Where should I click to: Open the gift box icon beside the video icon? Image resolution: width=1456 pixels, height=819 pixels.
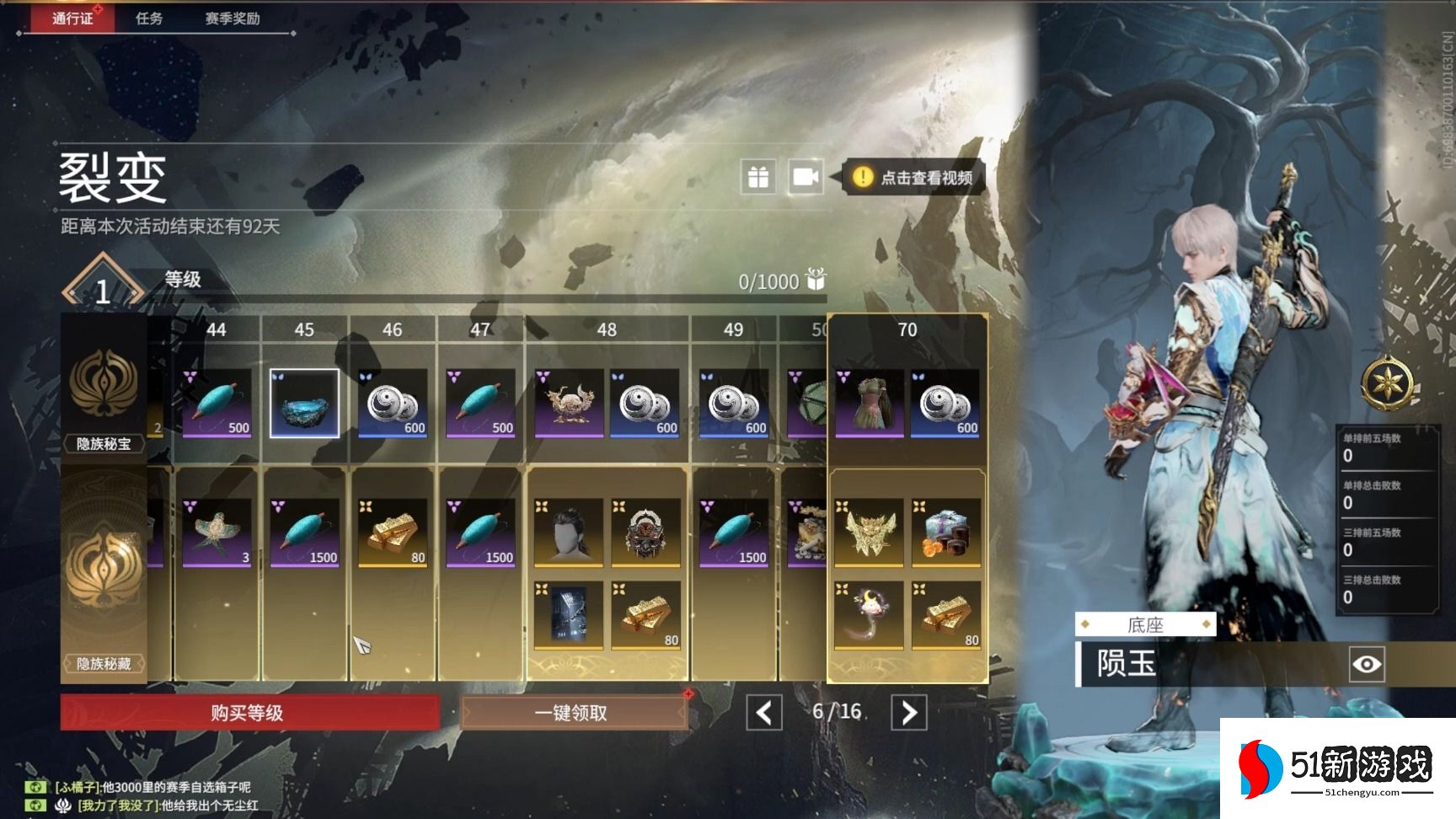[x=758, y=177]
